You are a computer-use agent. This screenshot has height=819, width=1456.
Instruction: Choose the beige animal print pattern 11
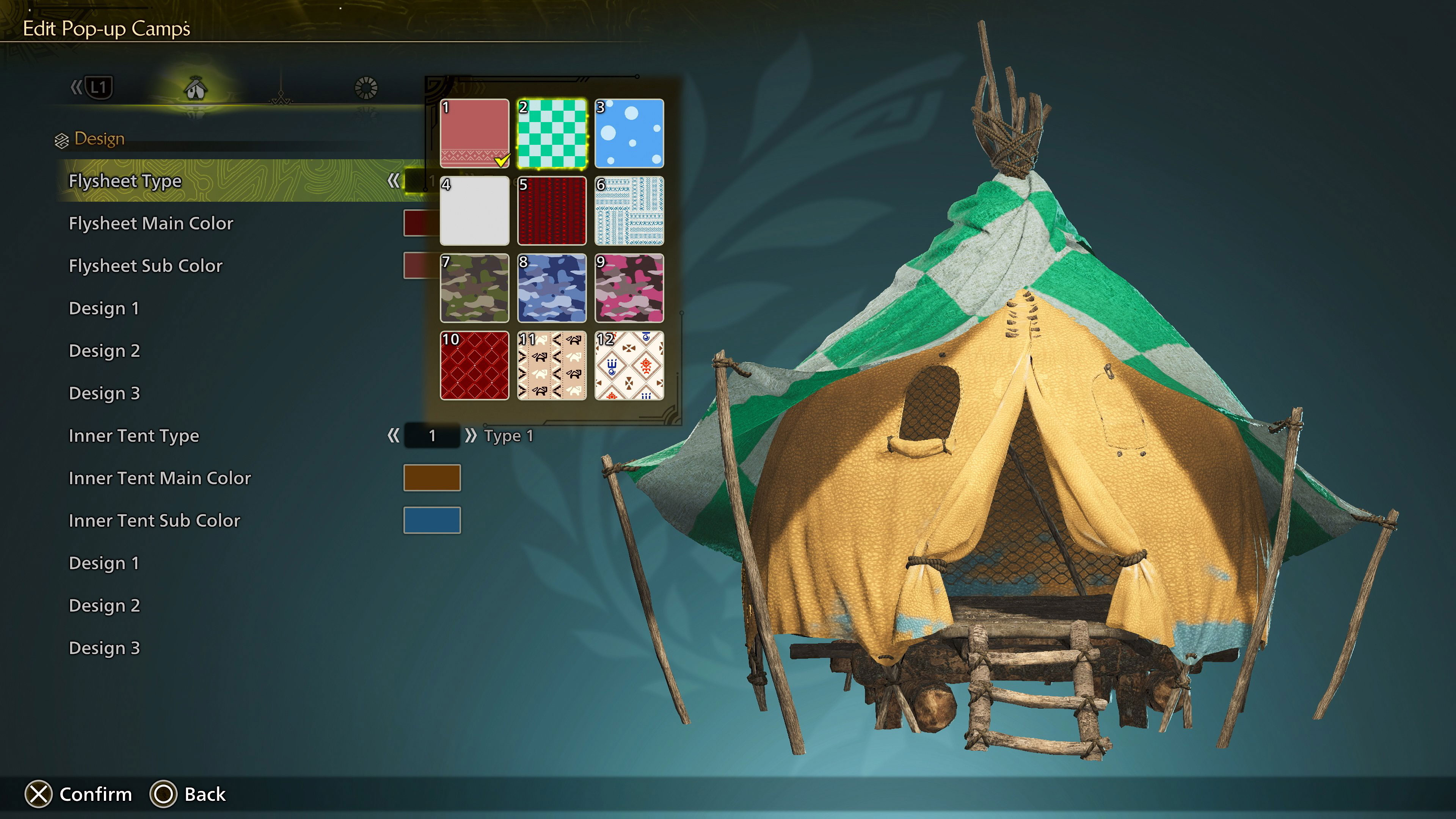pyautogui.click(x=552, y=366)
